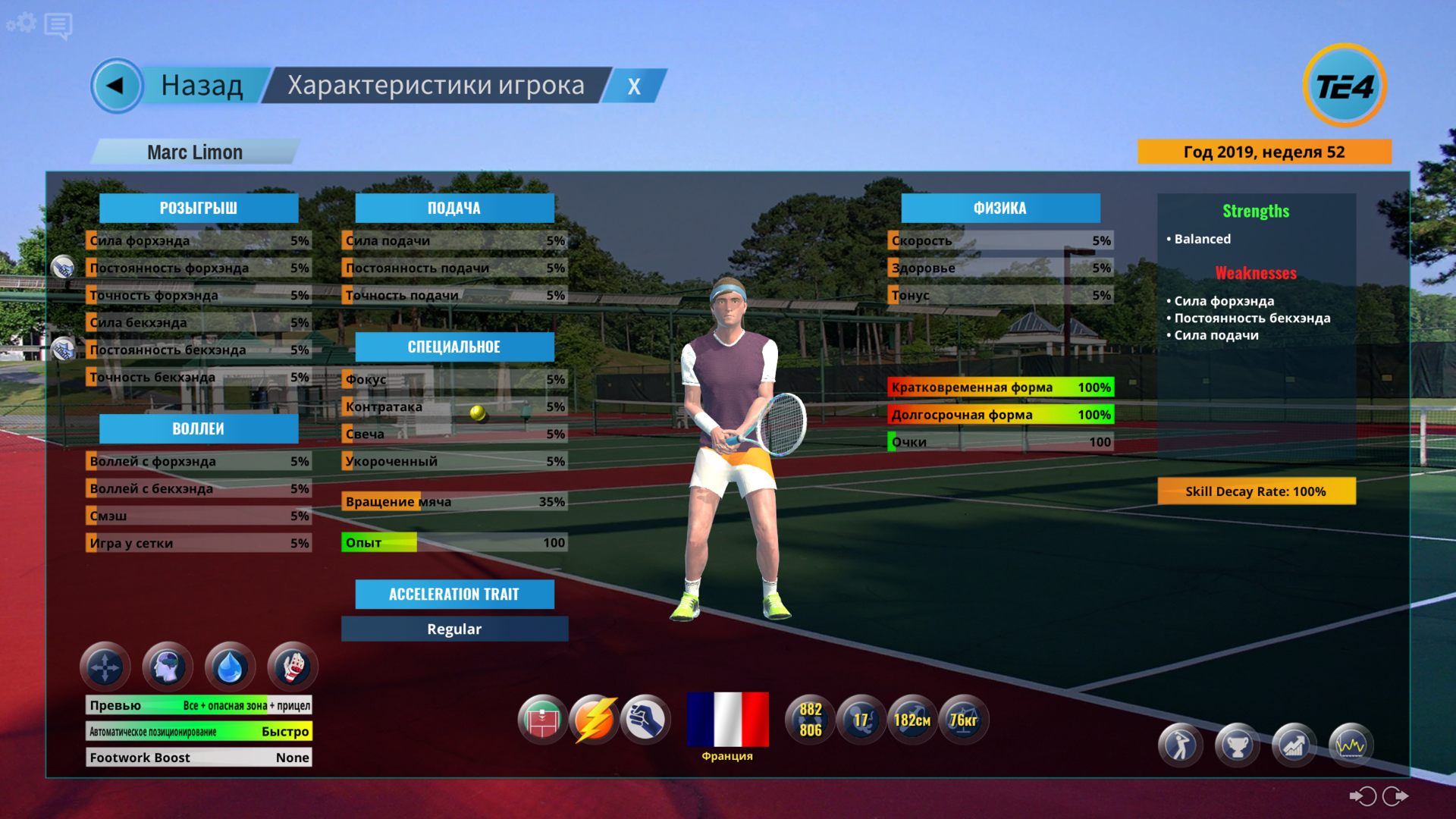Change the Footwork Boost option

(199, 758)
